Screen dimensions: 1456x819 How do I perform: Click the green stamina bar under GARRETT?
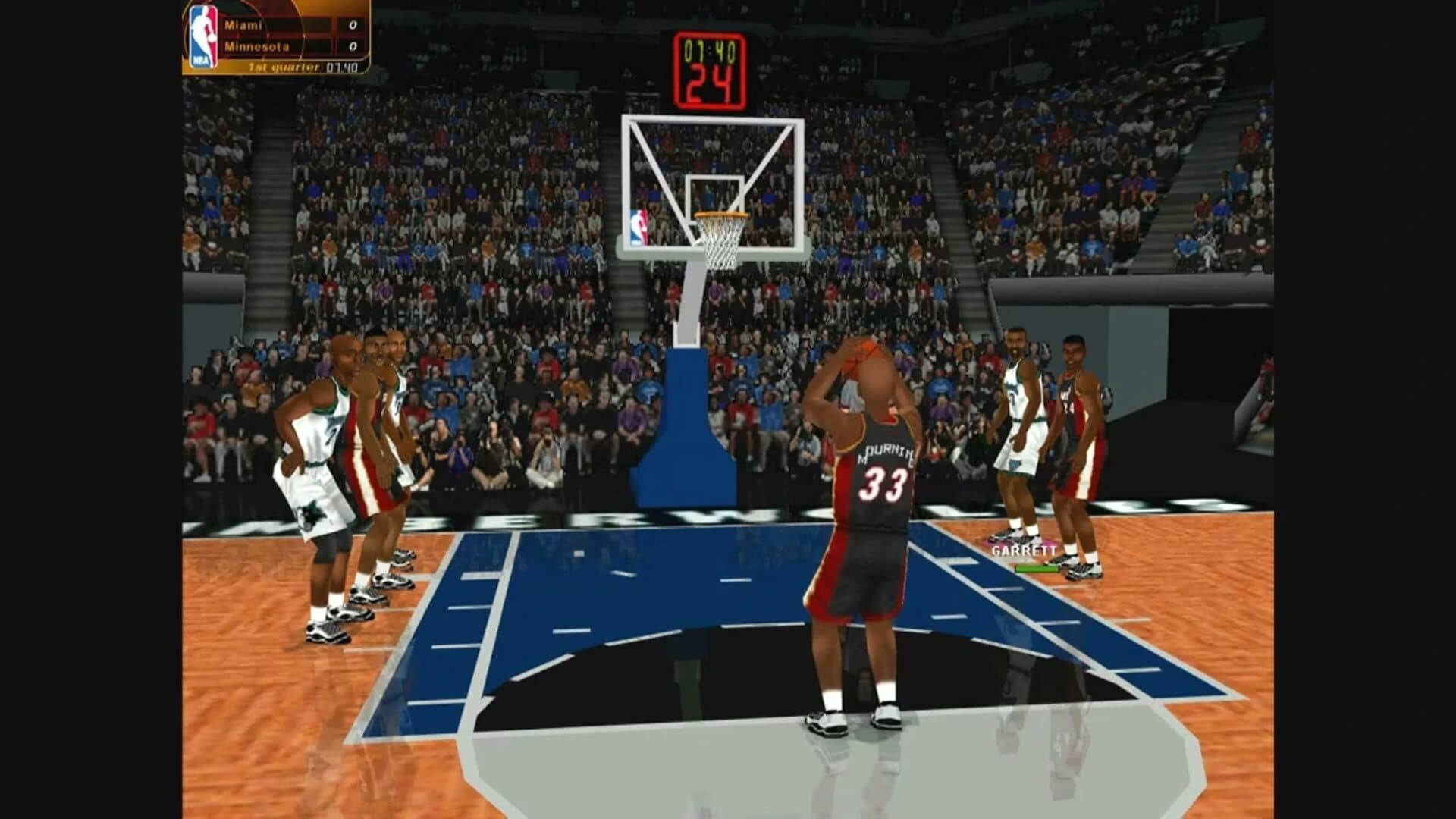(x=1037, y=569)
